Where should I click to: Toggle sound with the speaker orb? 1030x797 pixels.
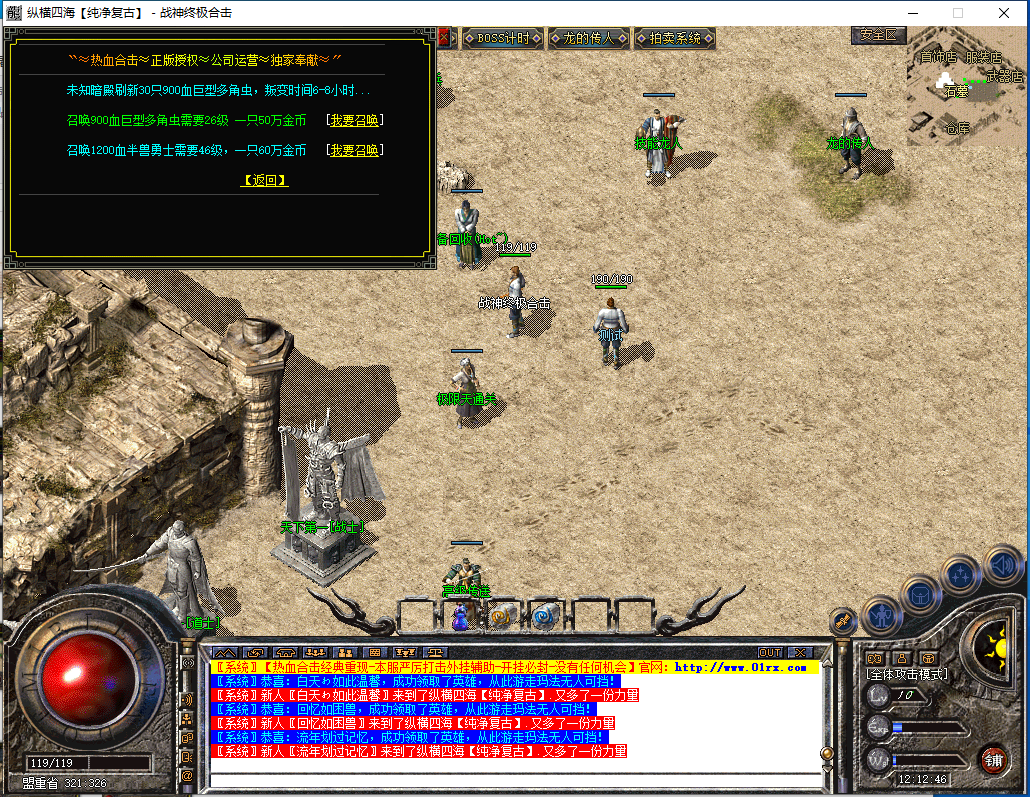(x=1003, y=564)
